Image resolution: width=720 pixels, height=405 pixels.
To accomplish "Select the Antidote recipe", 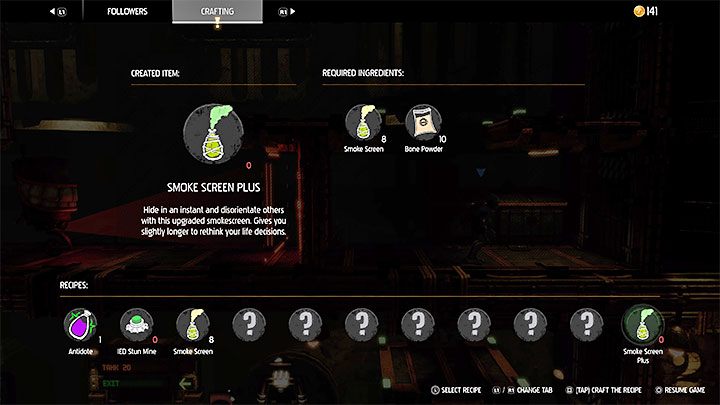I will click(79, 324).
